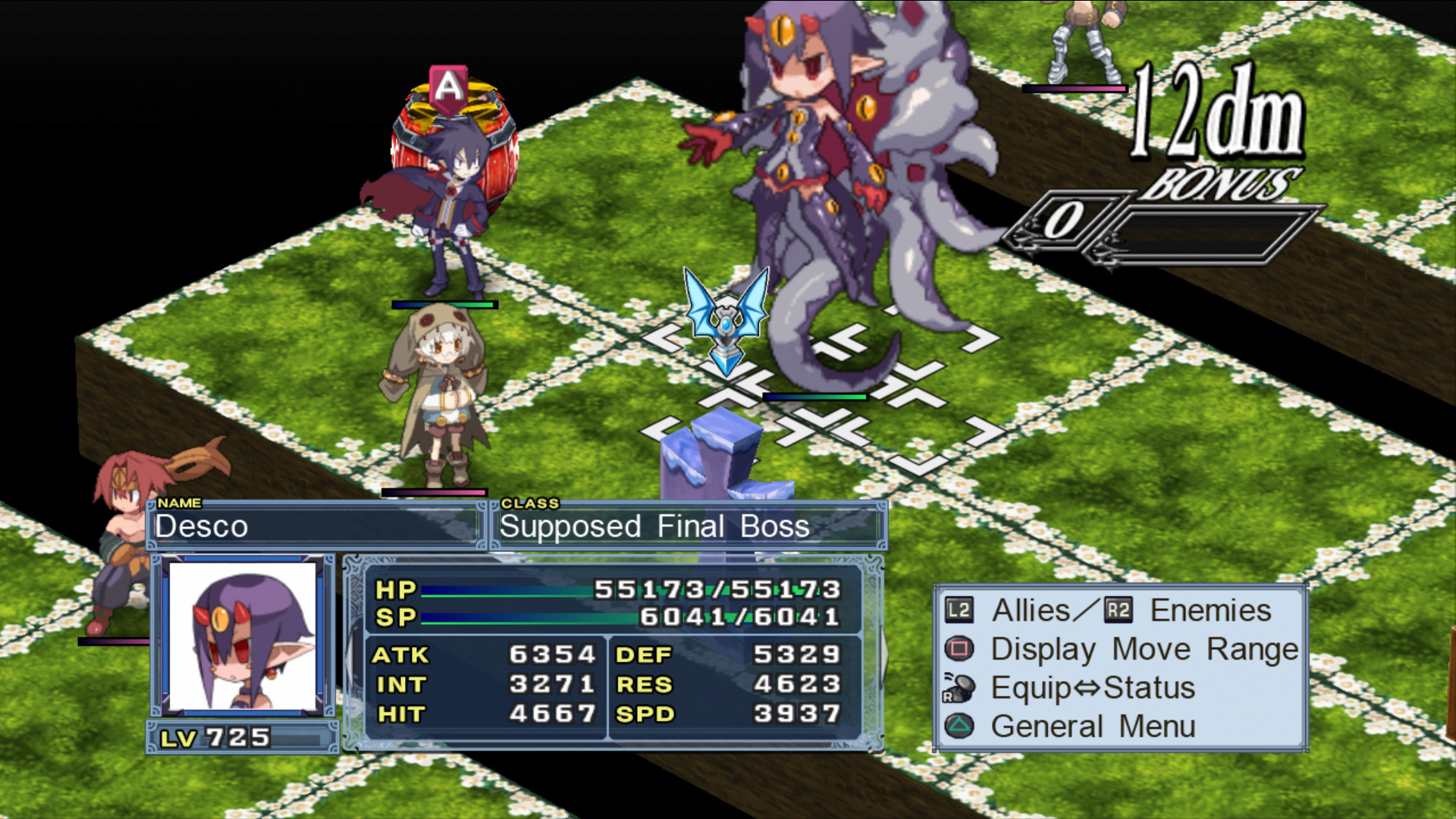Switch between Allies and Enemies display

[x=1031, y=610]
